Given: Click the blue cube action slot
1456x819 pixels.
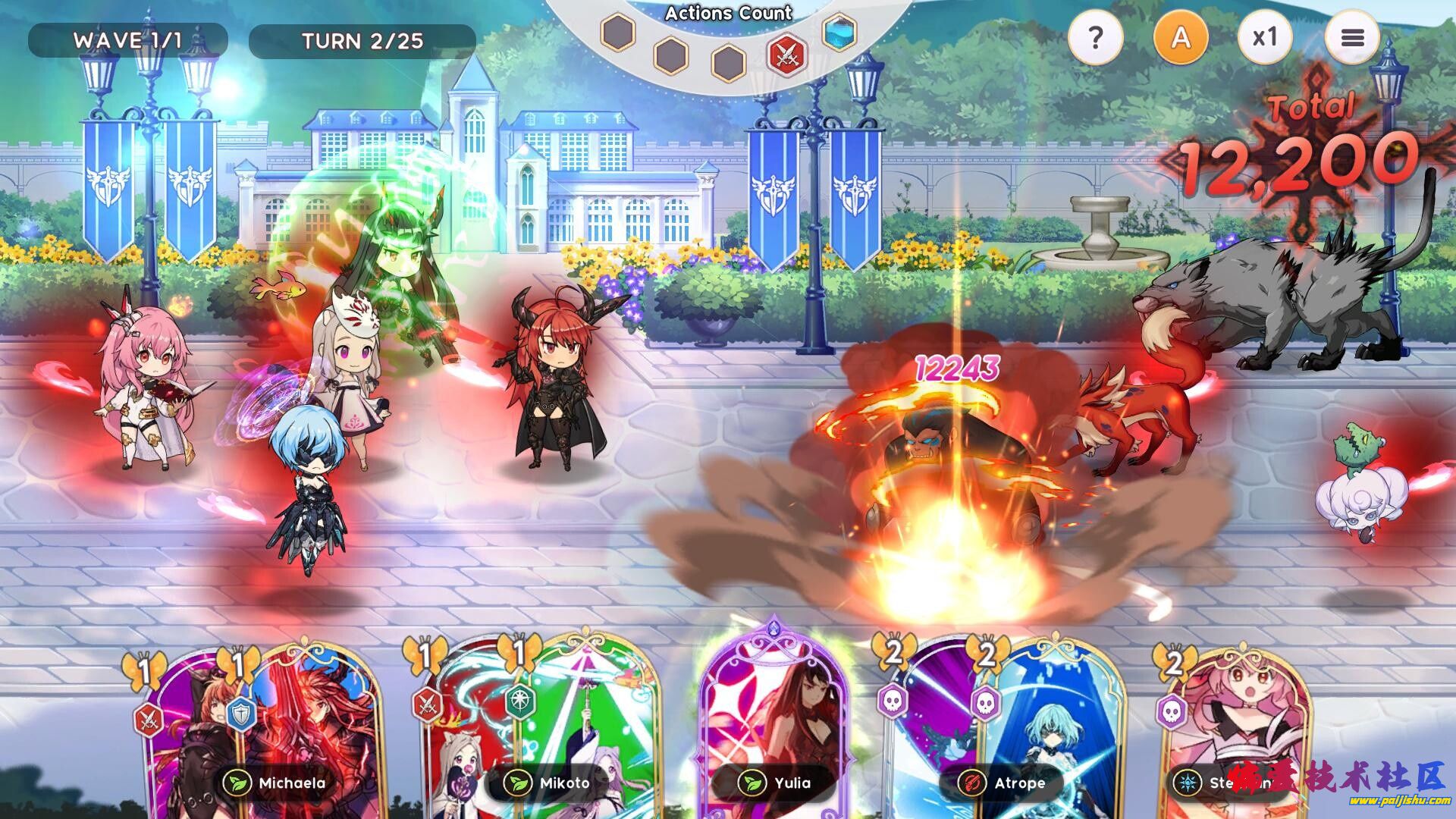Looking at the screenshot, I should [839, 32].
